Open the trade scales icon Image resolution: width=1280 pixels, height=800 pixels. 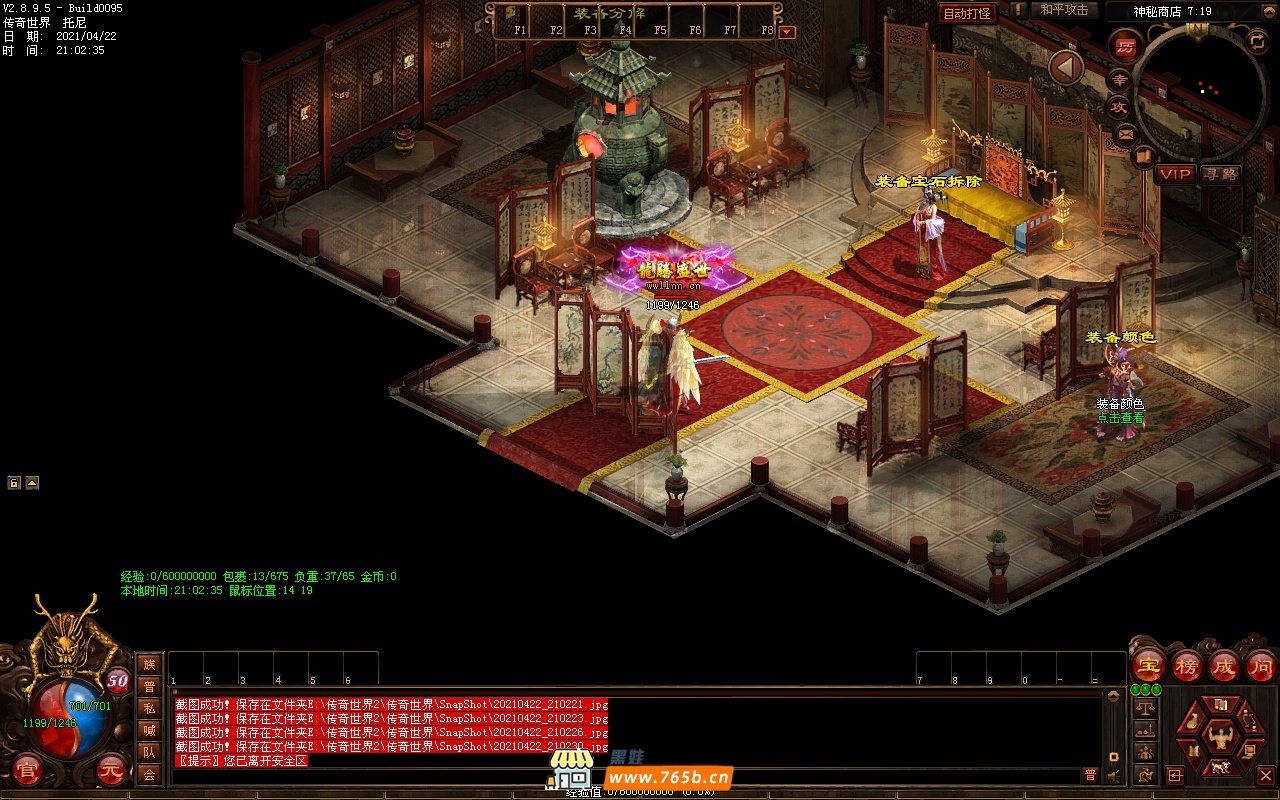click(x=1144, y=708)
